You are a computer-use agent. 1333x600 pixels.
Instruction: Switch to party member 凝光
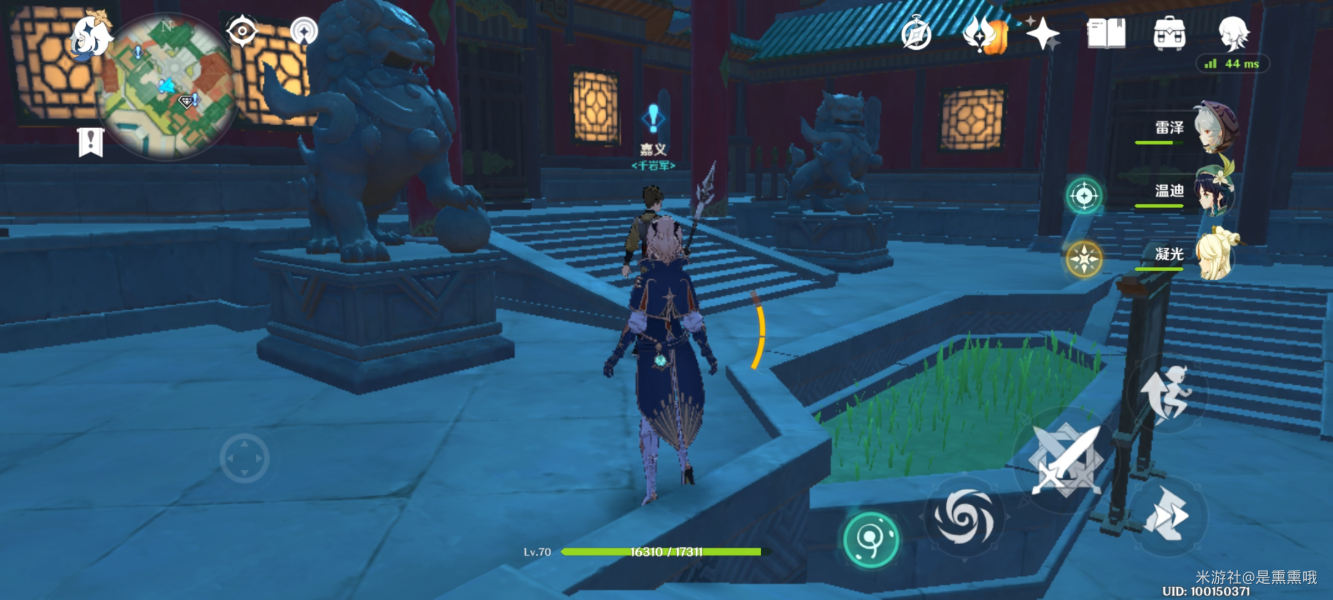point(1215,255)
